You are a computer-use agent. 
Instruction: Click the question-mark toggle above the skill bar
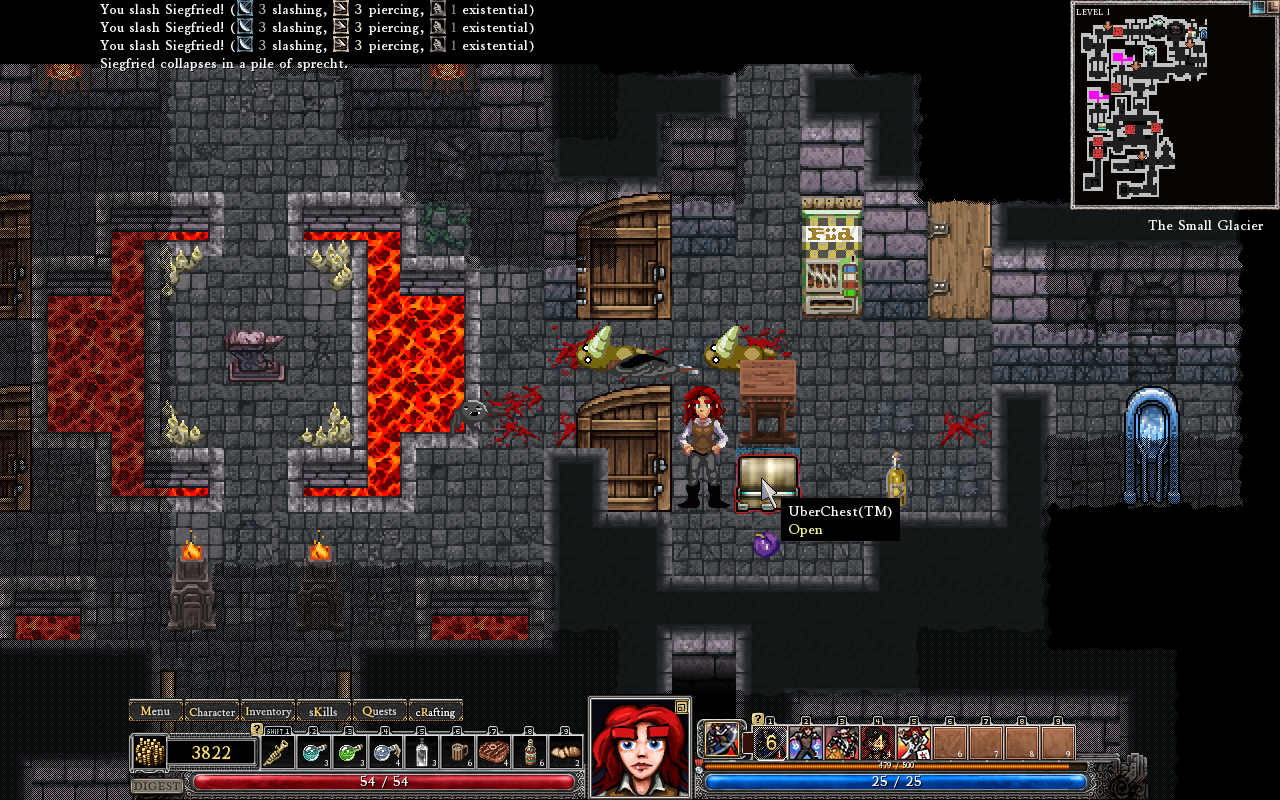[758, 719]
